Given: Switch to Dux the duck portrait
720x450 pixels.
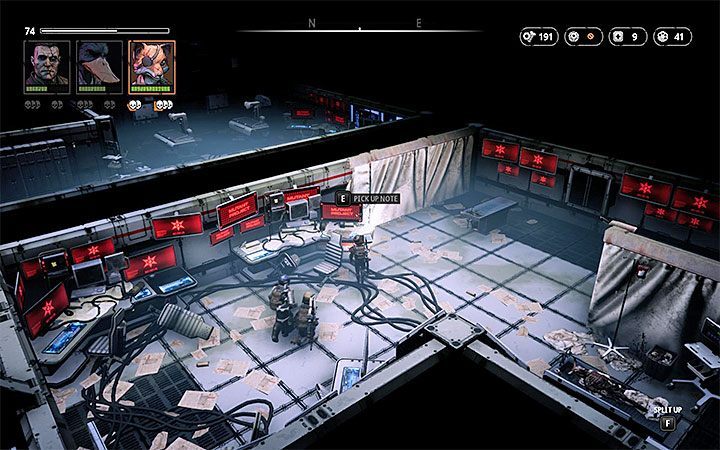Looking at the screenshot, I should click(99, 66).
